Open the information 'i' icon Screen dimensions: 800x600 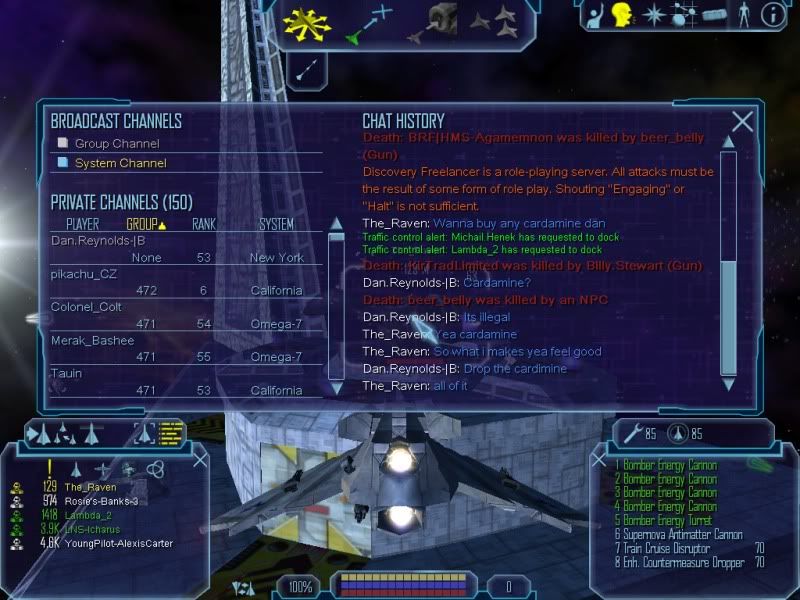(x=771, y=14)
